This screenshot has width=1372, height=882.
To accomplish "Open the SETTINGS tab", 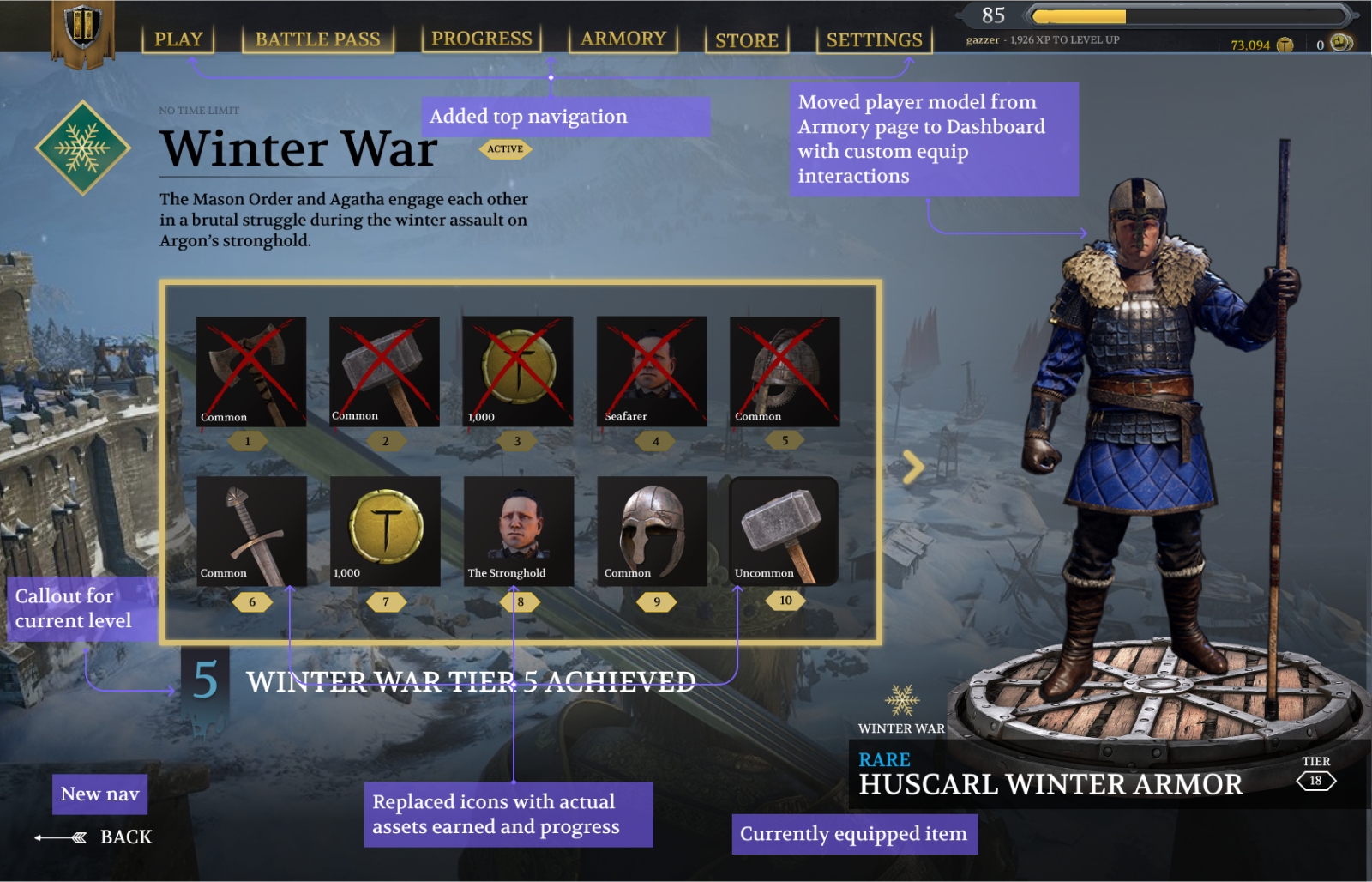I will [x=874, y=40].
